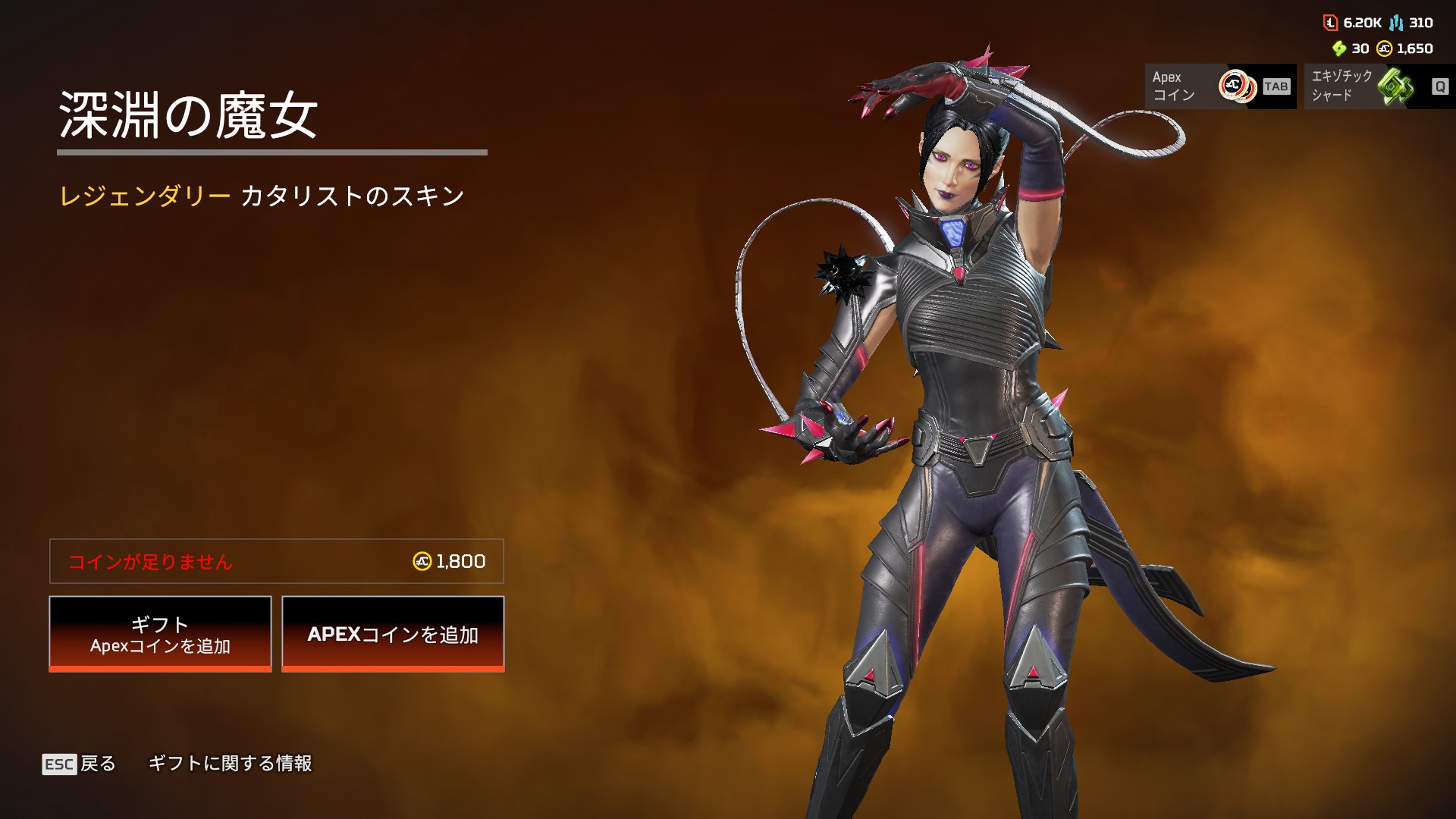The image size is (1456, 819).
Task: Switch to the エキゾチックシャード tab
Action: (x=1379, y=86)
